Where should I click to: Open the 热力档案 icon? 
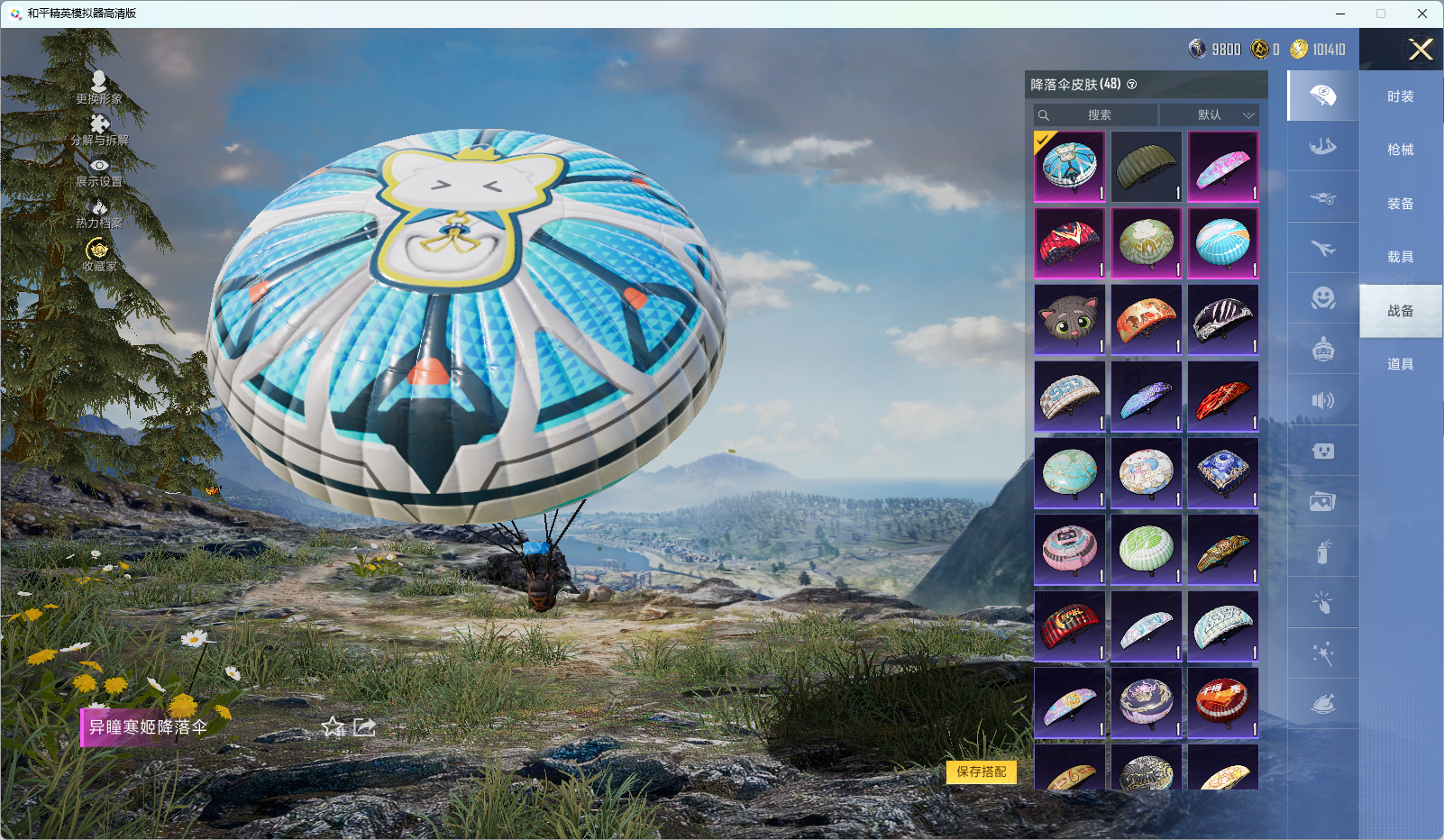coord(99,214)
